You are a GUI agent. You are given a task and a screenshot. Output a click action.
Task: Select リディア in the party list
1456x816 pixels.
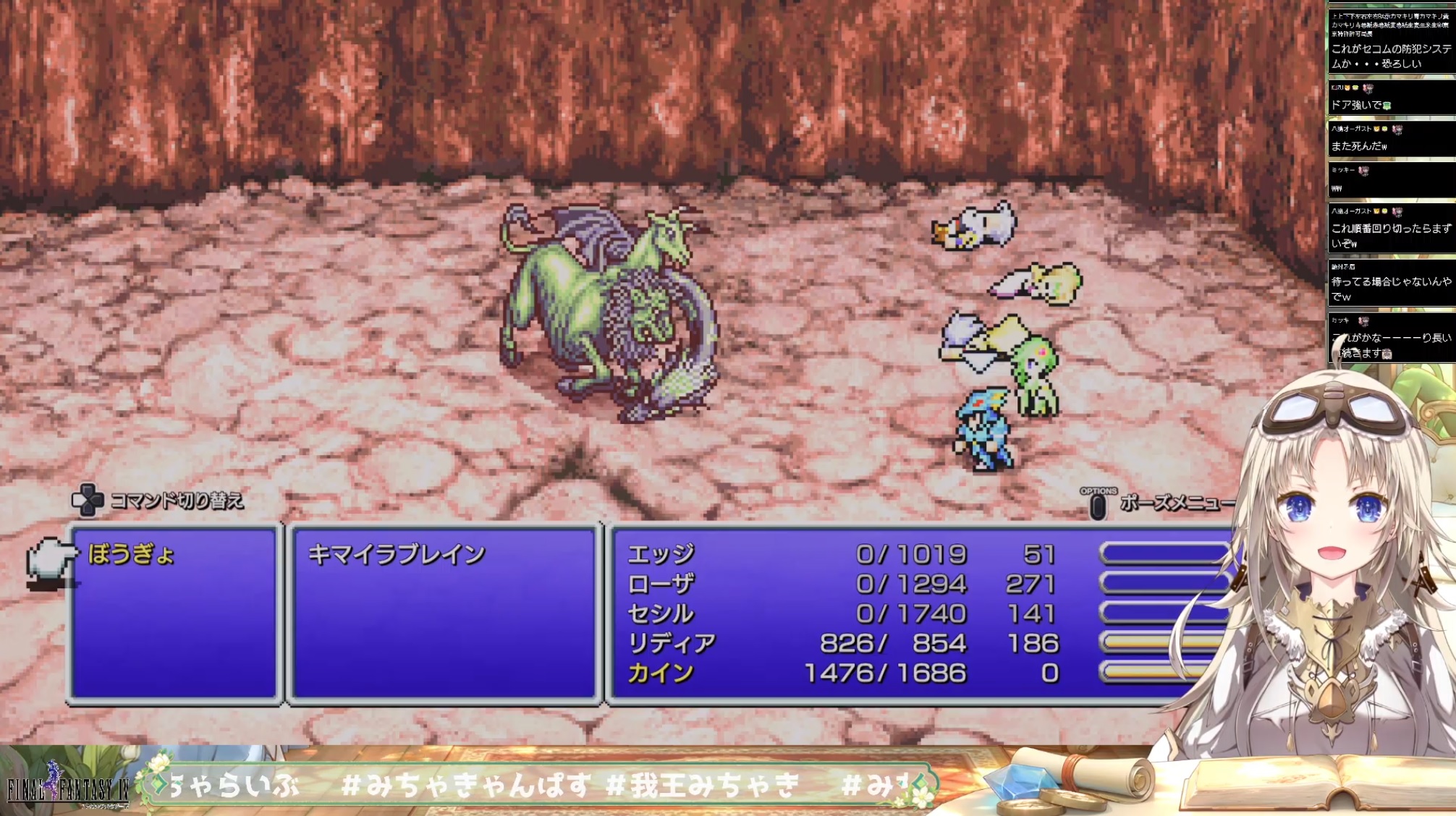pos(671,644)
